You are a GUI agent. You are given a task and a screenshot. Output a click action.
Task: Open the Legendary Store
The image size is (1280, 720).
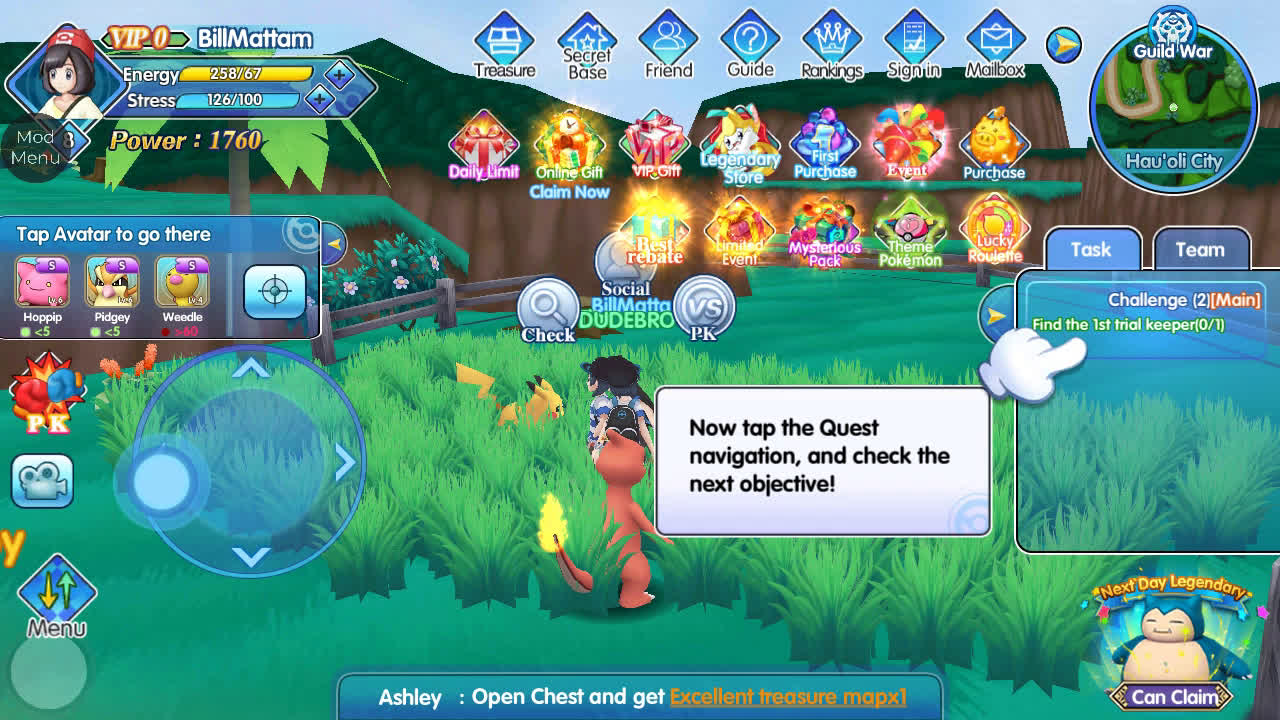click(x=740, y=147)
